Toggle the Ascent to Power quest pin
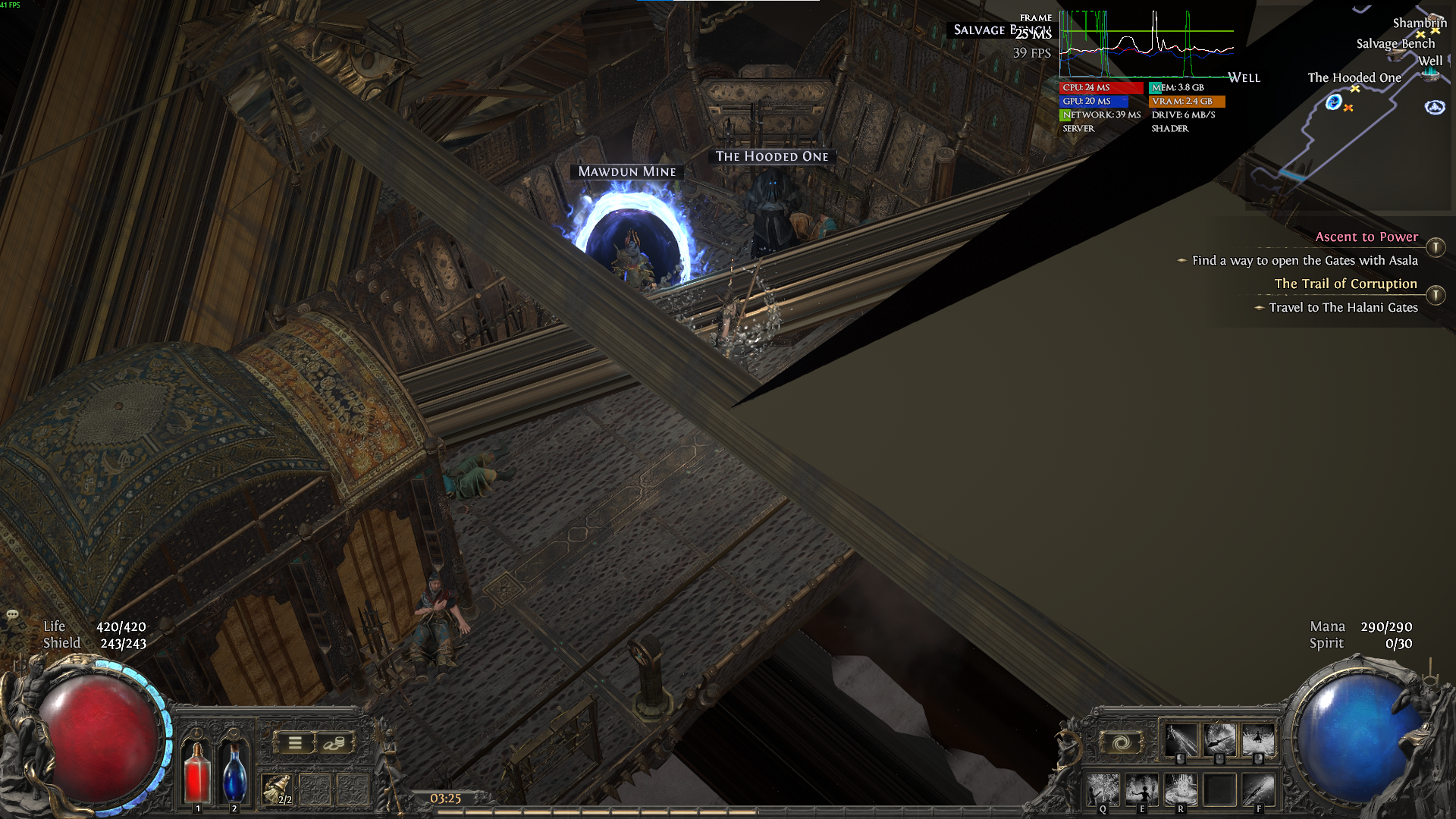This screenshot has width=1456, height=819. pos(1435,247)
